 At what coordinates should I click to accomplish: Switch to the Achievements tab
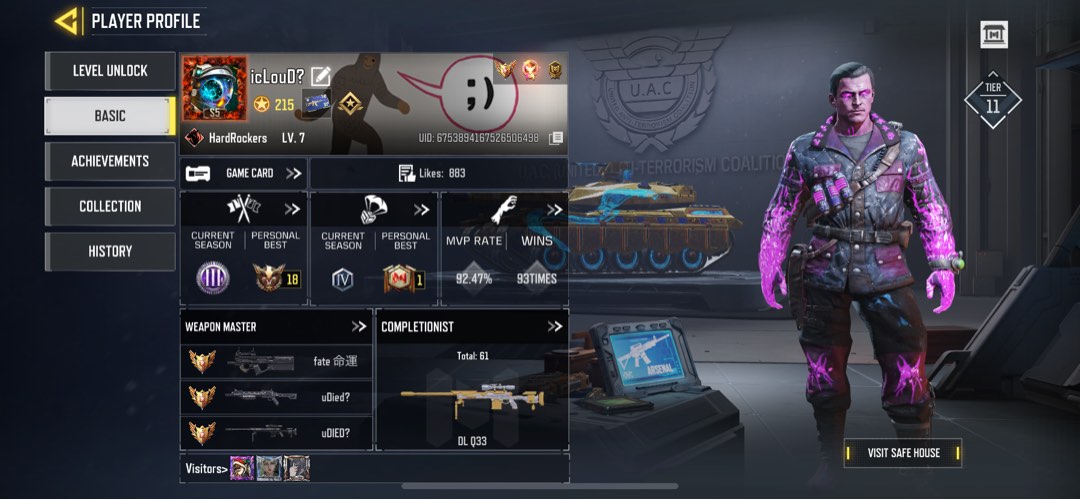(110, 161)
